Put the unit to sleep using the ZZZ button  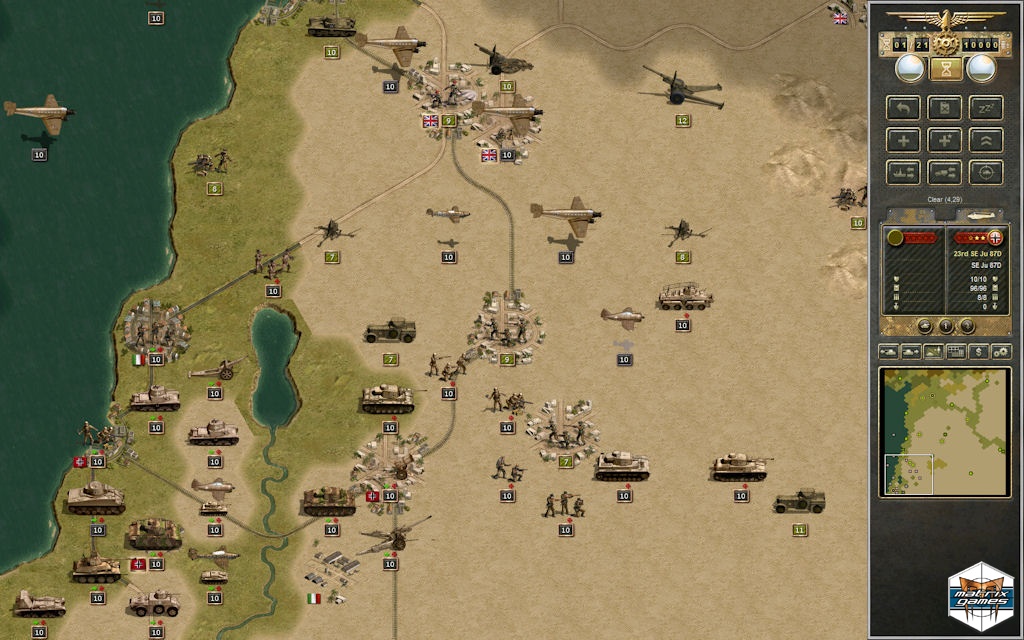986,108
